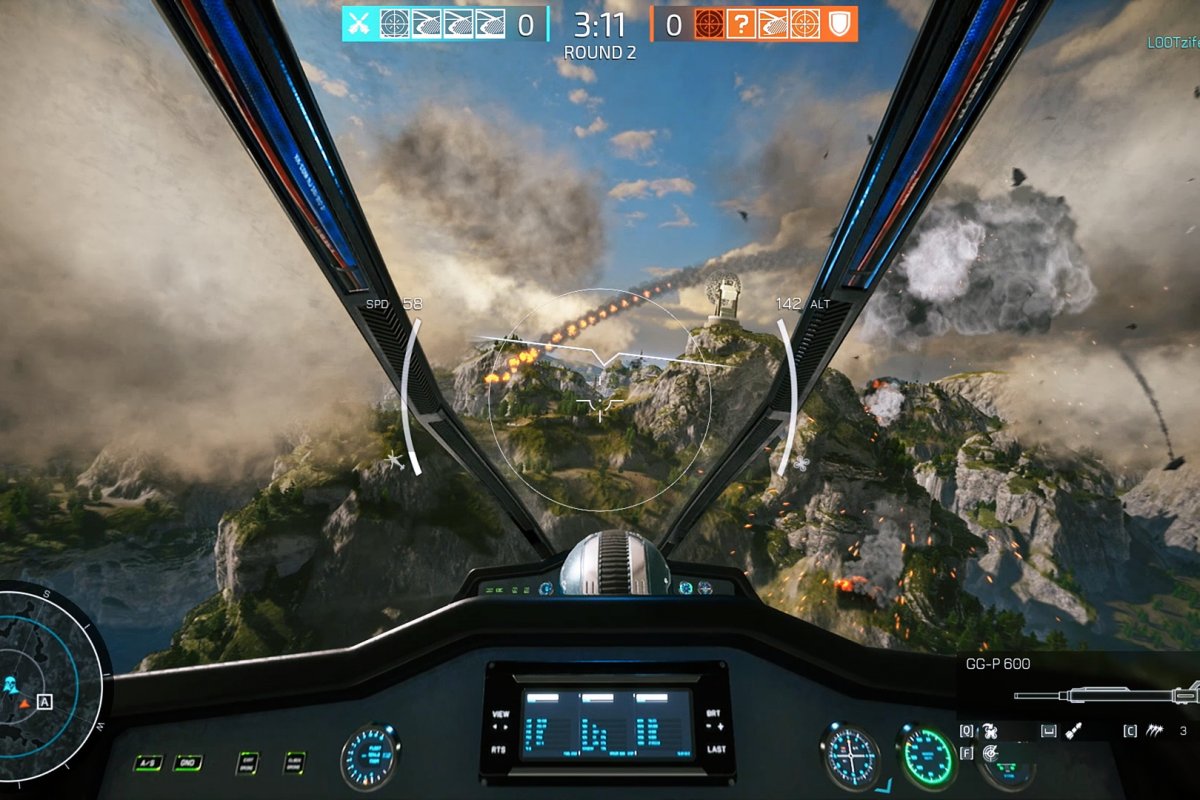Click the orange team's question mark icon
This screenshot has height=800, width=1200.
click(x=740, y=24)
